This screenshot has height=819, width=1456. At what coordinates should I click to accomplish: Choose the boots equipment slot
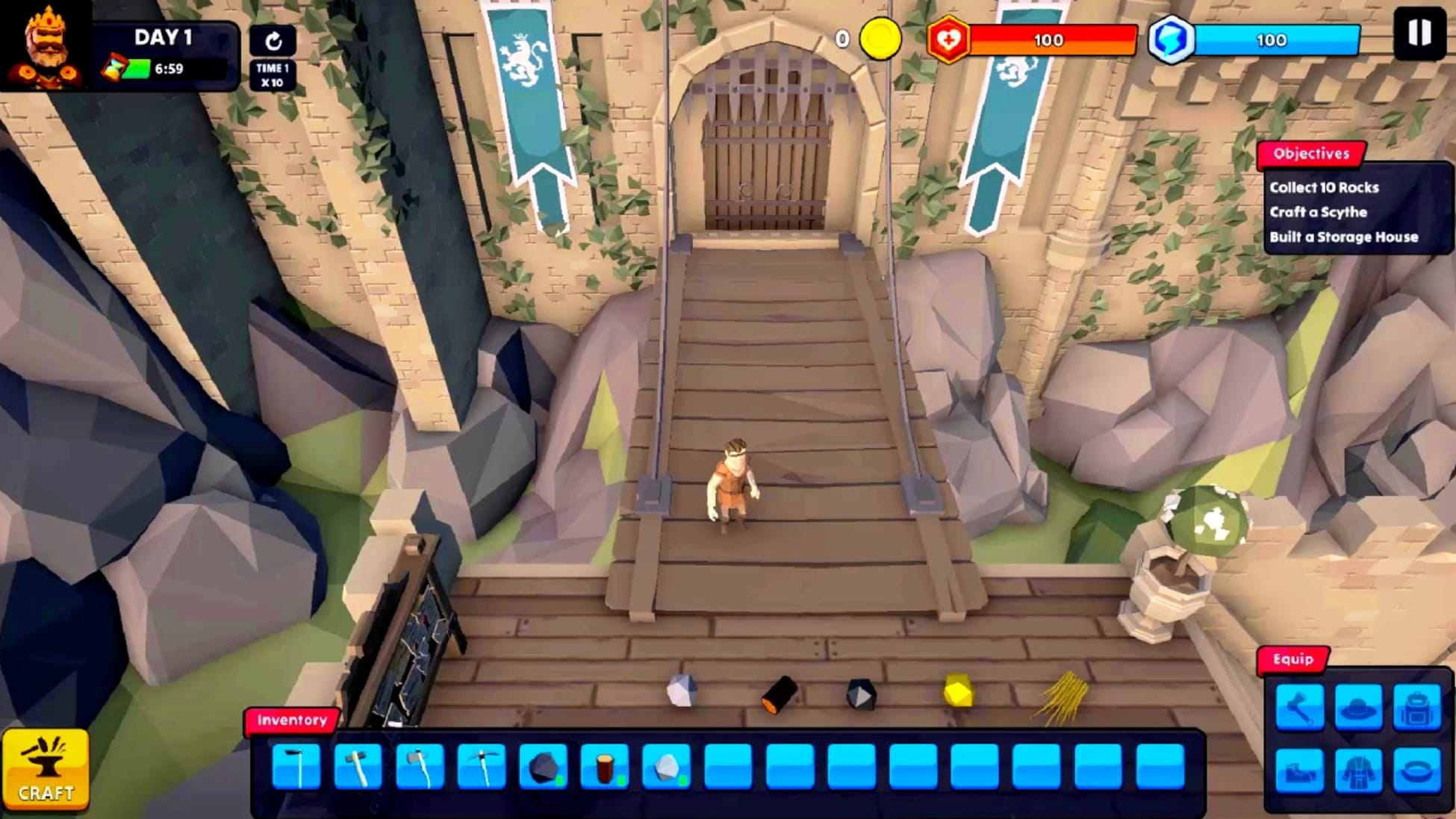coord(1300,770)
